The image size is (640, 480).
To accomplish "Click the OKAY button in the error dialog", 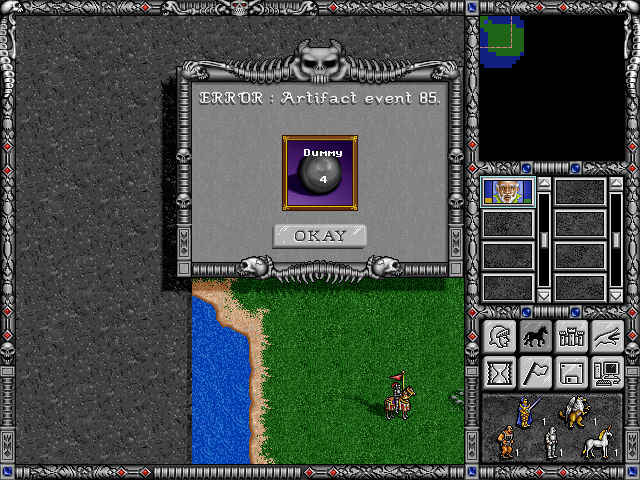I will point(319,236).
